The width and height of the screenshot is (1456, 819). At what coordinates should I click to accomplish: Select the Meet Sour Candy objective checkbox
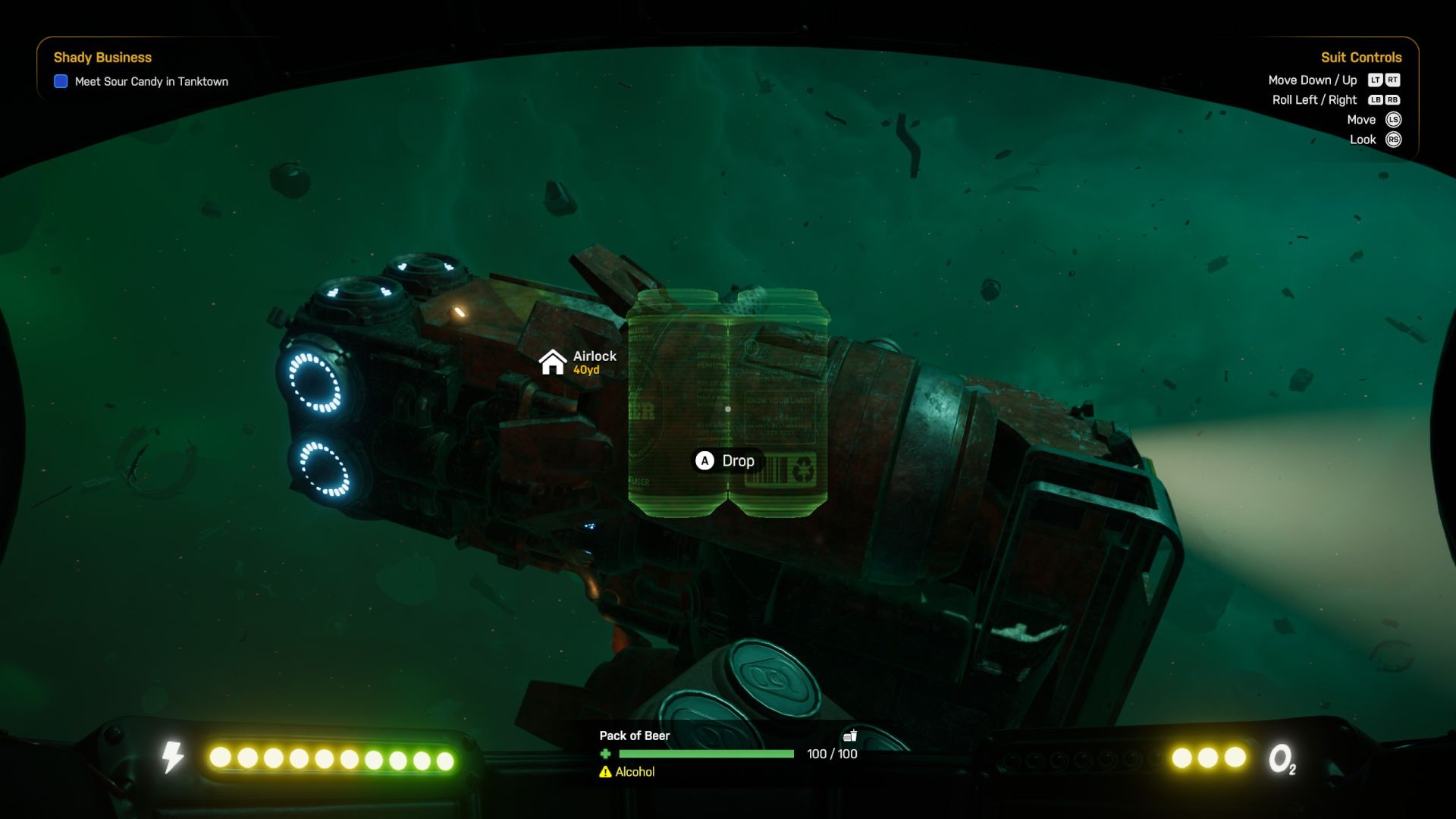[61, 81]
